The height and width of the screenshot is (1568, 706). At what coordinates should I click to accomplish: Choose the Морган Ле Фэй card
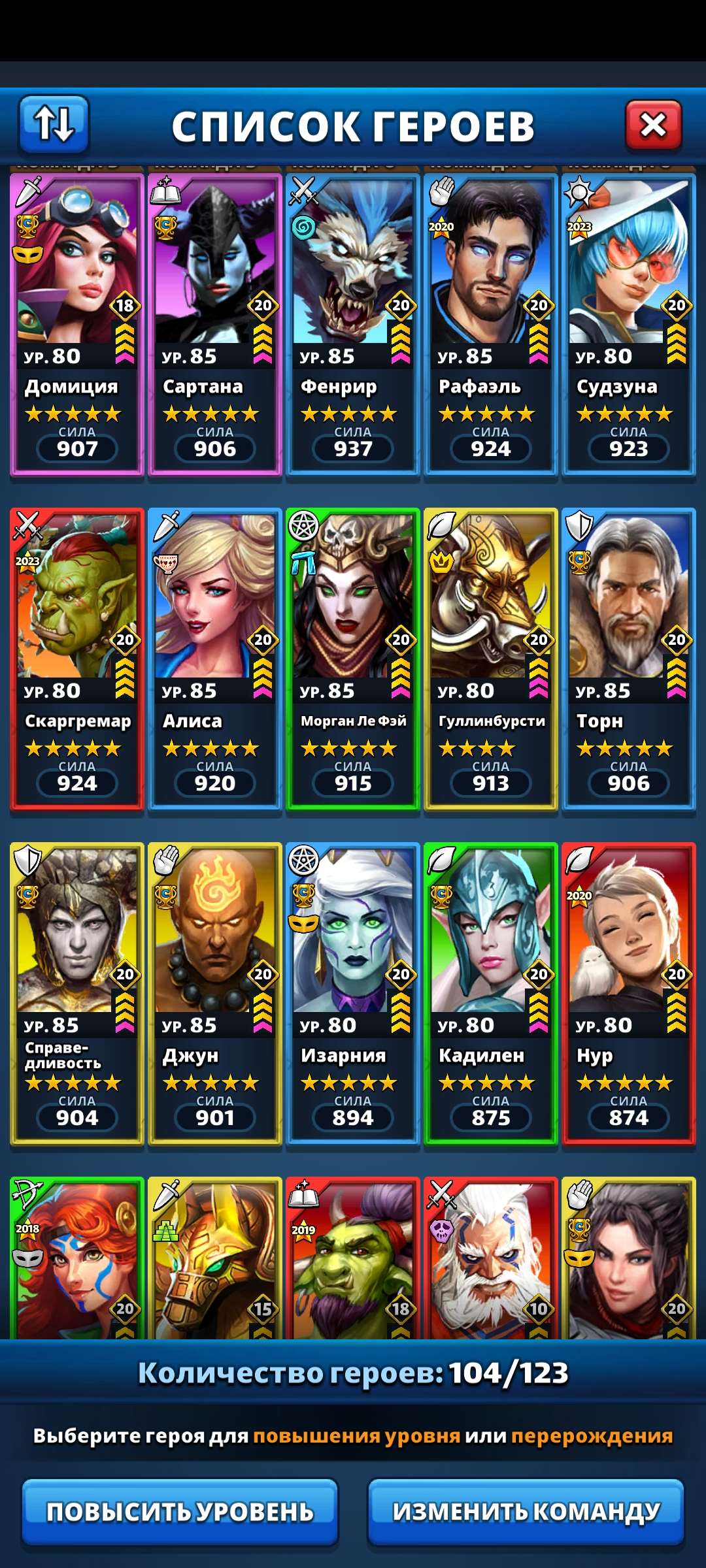[x=353, y=659]
